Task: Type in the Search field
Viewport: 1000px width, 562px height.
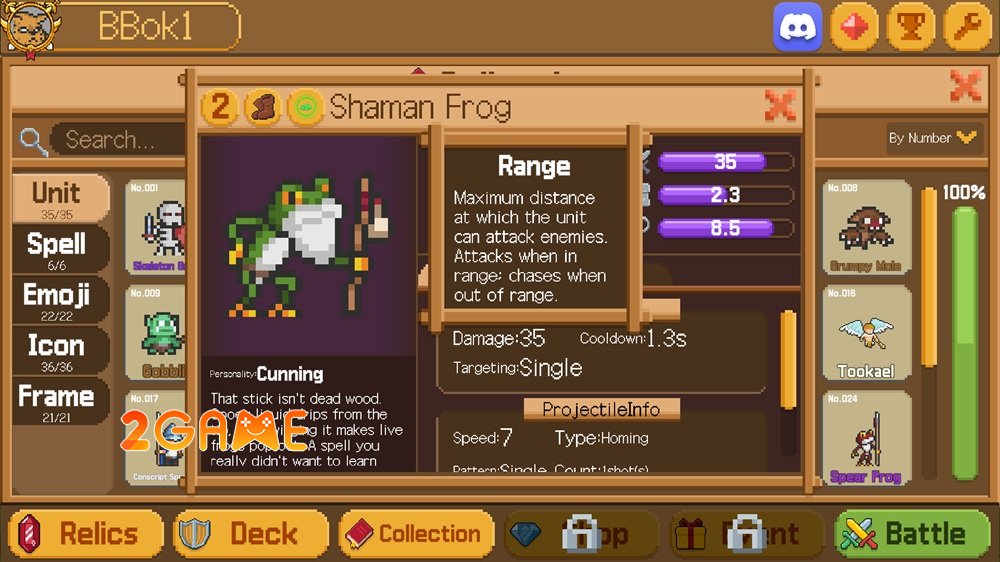Action: [115, 140]
